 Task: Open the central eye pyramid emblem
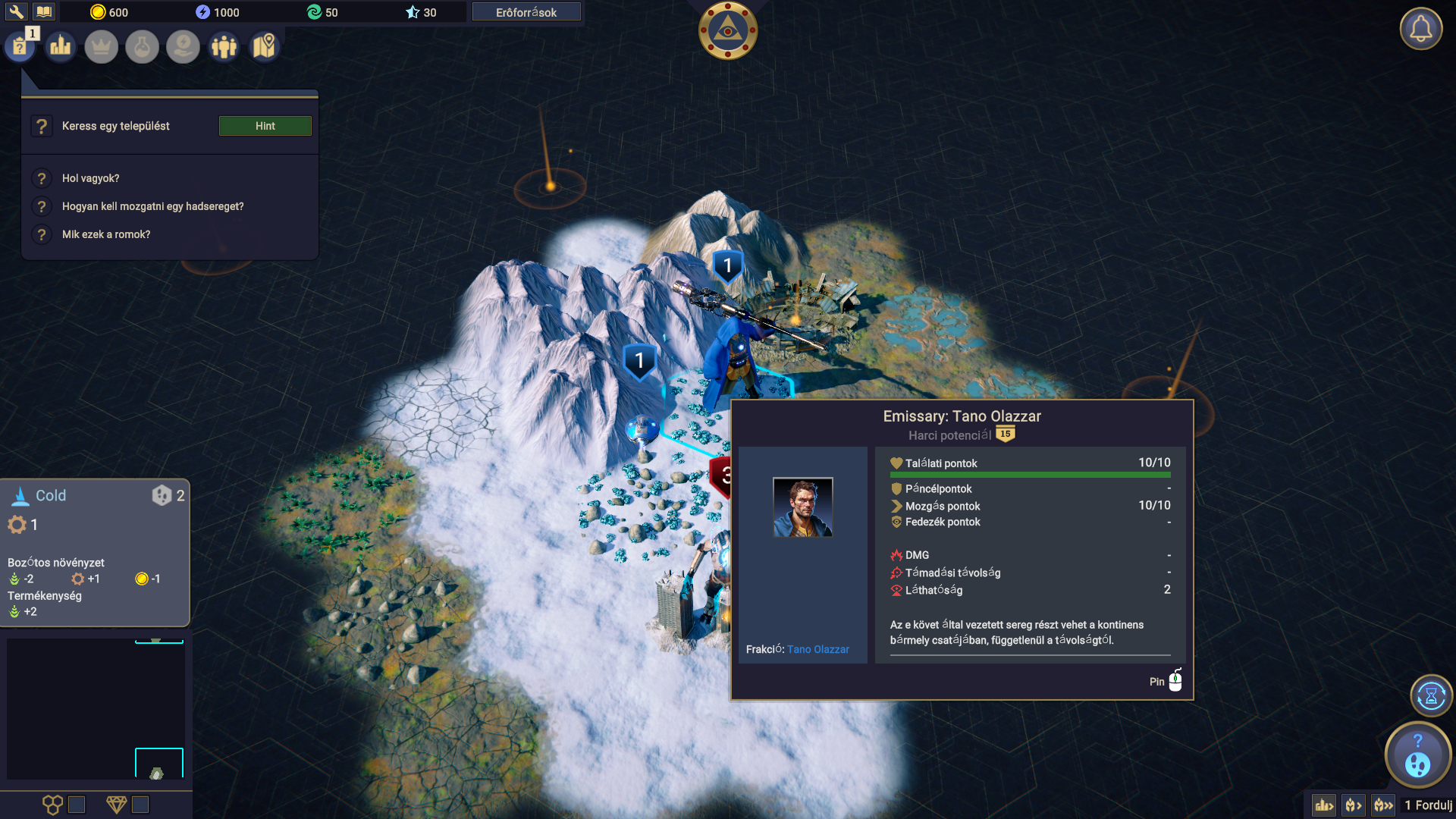click(x=727, y=31)
